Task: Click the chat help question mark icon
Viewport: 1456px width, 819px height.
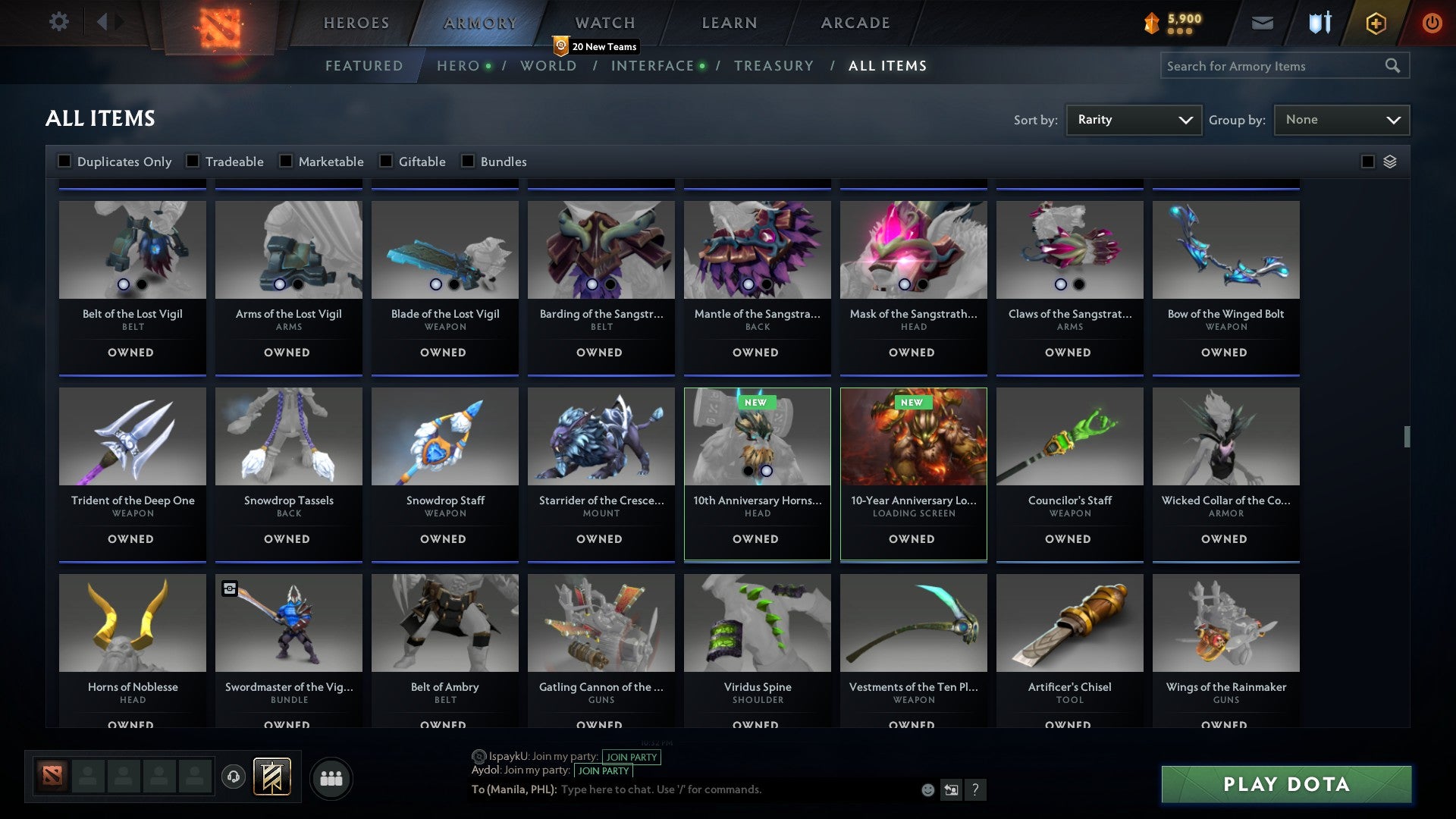Action: pos(977,789)
